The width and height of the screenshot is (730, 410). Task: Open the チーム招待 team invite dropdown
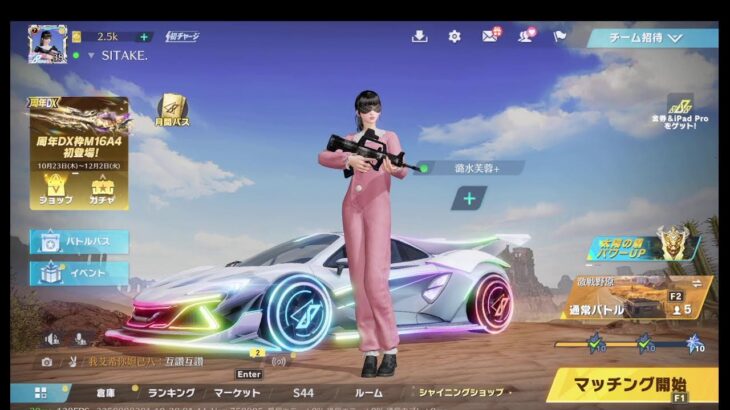[651, 38]
